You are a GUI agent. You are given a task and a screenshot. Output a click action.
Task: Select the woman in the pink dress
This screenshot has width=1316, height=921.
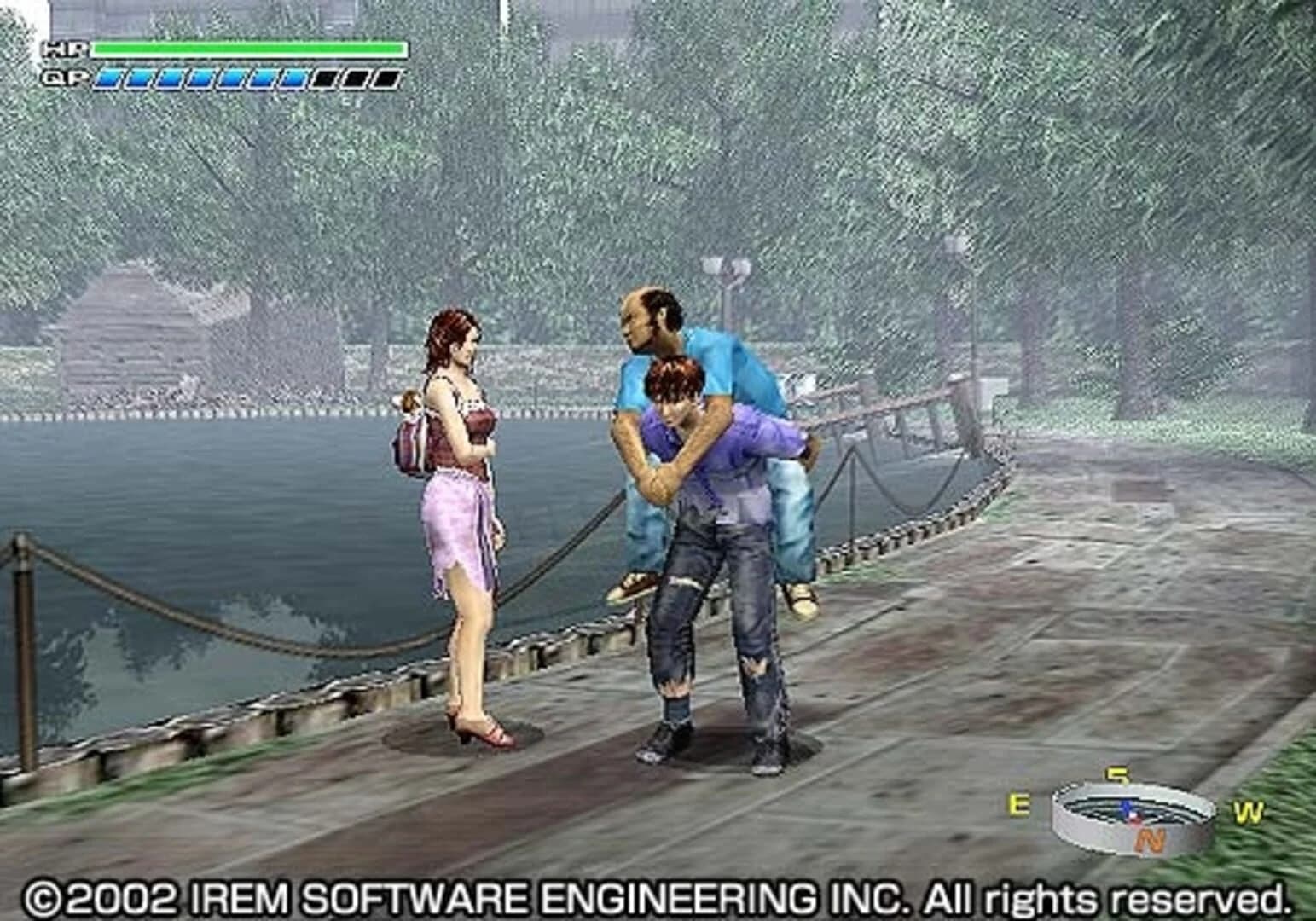461,512
